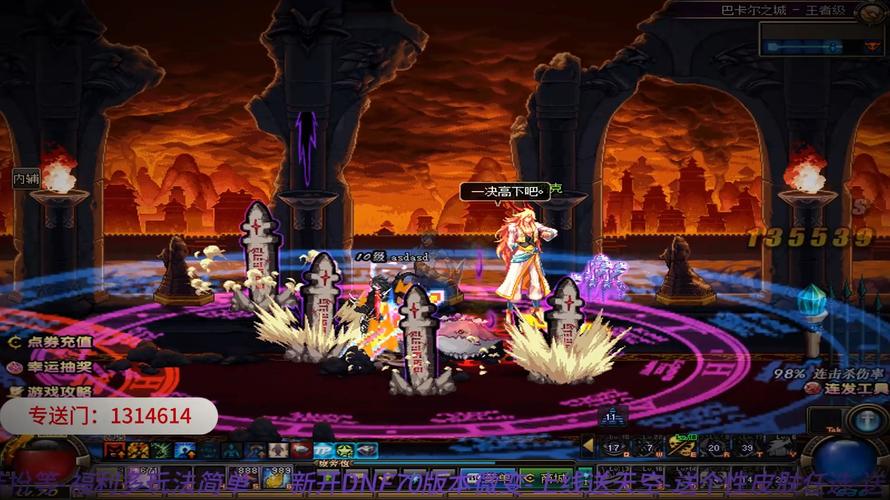Click the TP icon in the buff bar
890x500 pixels.
[325, 451]
